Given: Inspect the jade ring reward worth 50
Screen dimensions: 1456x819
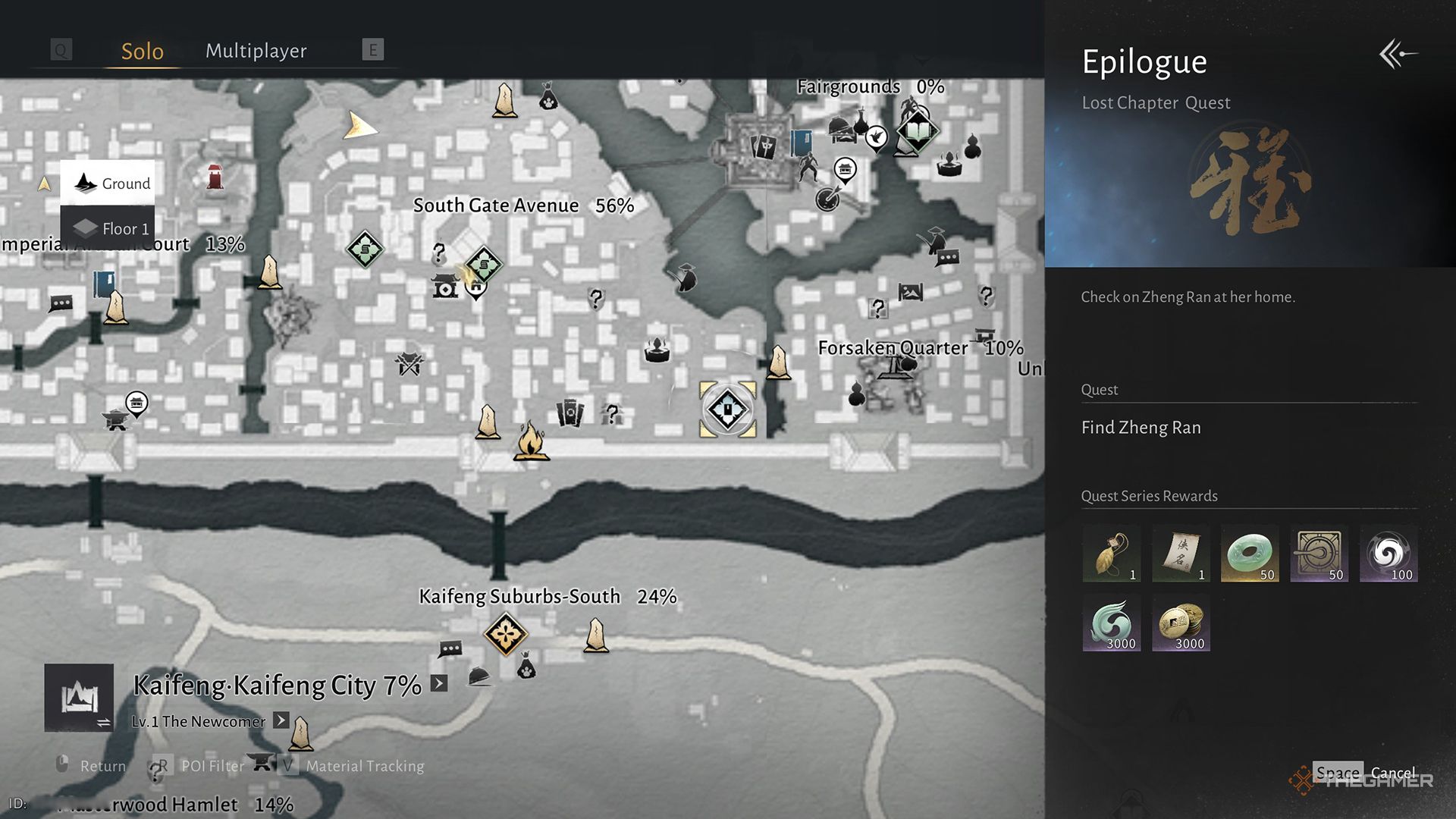Looking at the screenshot, I should 1250,553.
